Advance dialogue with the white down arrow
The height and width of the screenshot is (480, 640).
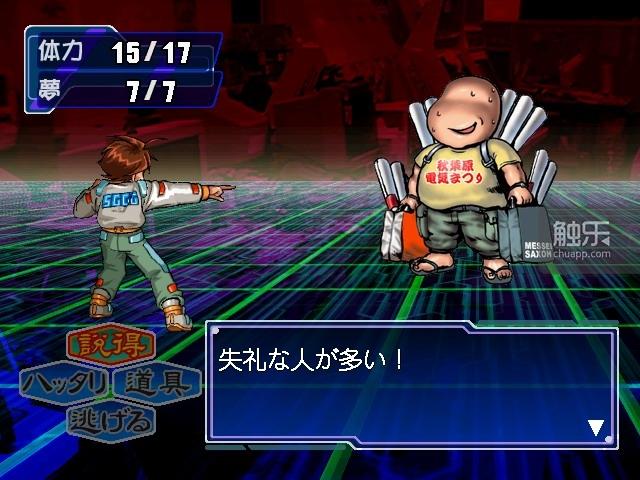[x=596, y=429]
